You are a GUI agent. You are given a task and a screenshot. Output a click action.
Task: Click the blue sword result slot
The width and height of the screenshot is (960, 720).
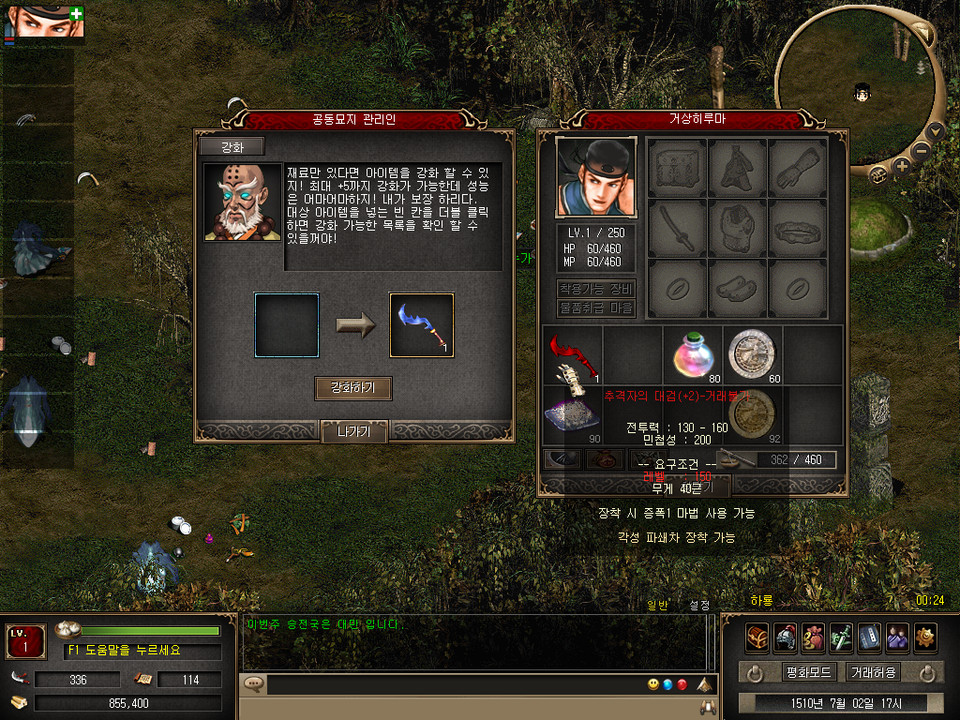click(421, 325)
